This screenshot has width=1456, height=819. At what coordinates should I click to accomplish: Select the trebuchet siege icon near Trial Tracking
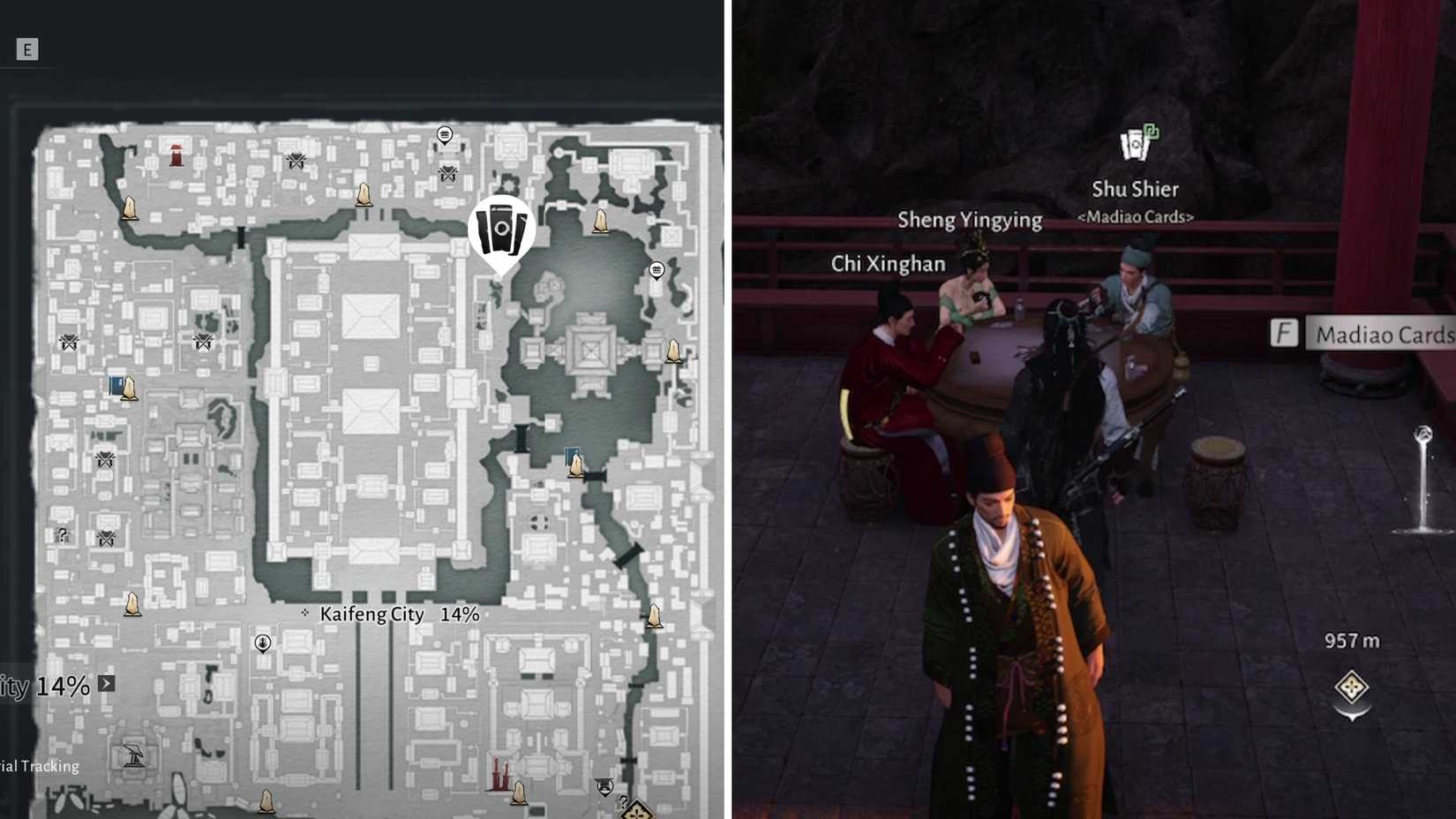(x=132, y=755)
